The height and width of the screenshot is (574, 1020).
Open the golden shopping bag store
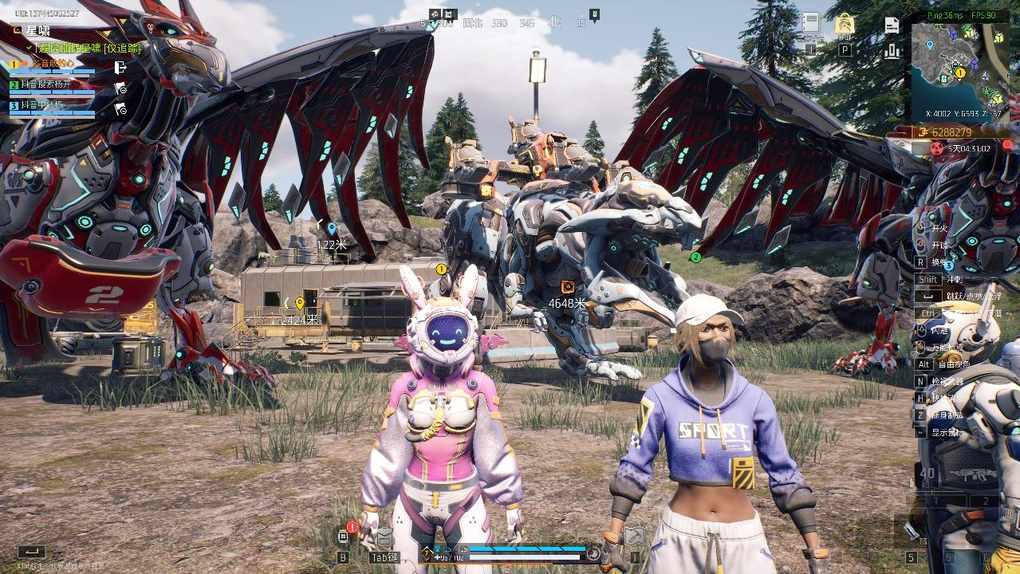tap(845, 24)
